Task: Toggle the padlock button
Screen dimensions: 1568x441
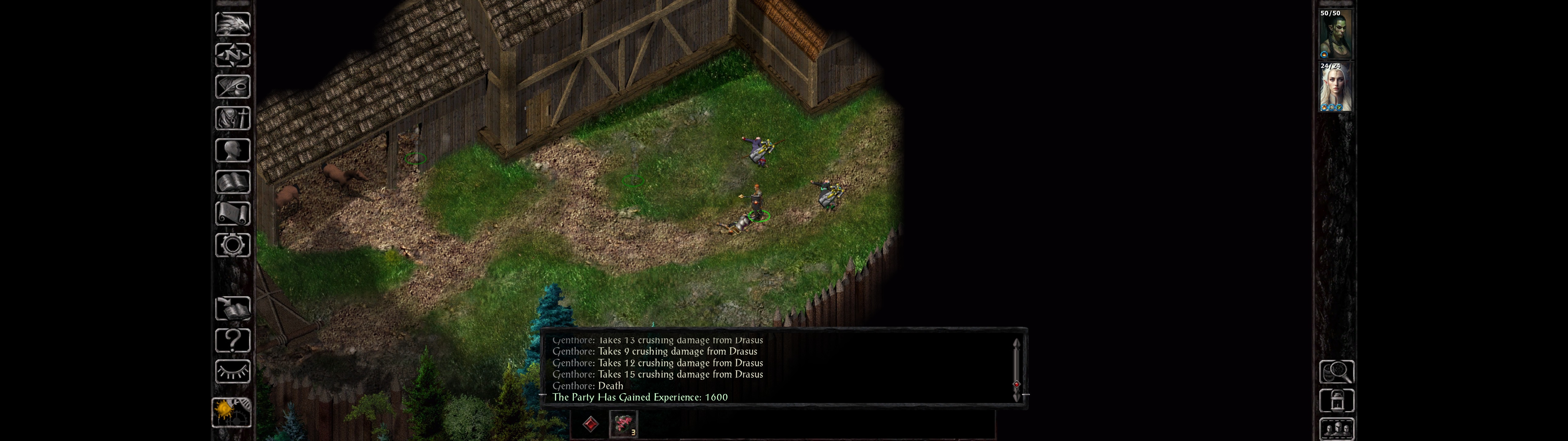Action: tap(1336, 401)
